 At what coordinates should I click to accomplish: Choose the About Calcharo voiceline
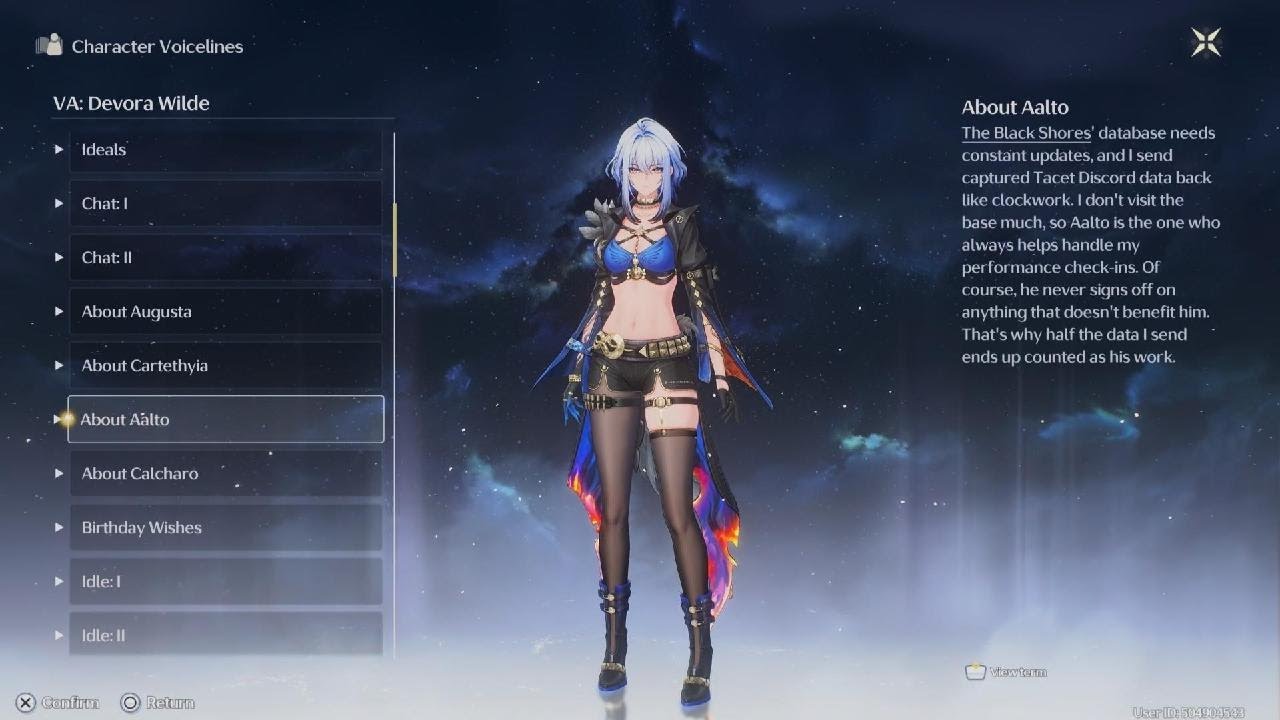pyautogui.click(x=225, y=474)
